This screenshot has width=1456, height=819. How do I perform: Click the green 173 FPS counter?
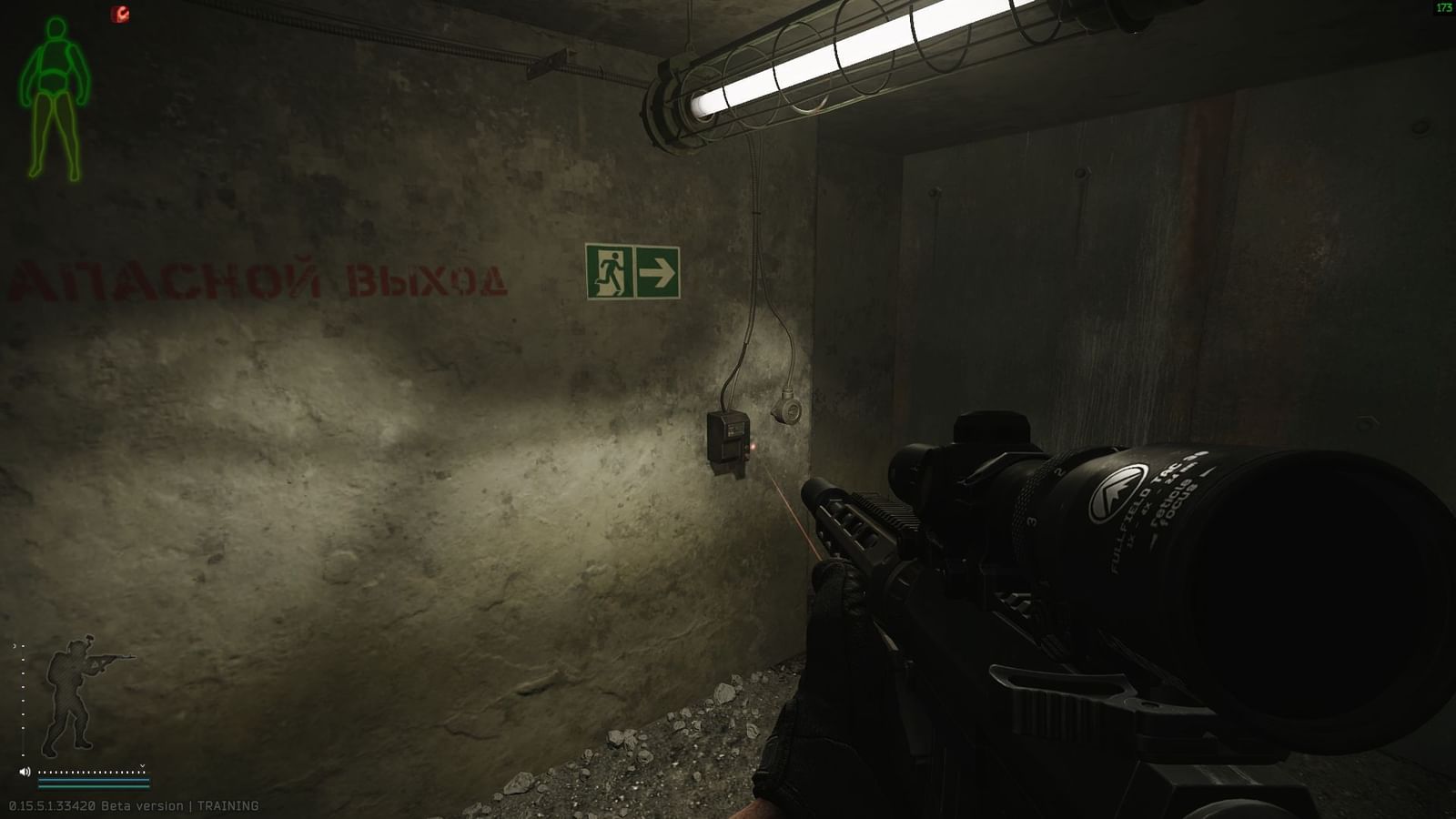click(1445, 7)
